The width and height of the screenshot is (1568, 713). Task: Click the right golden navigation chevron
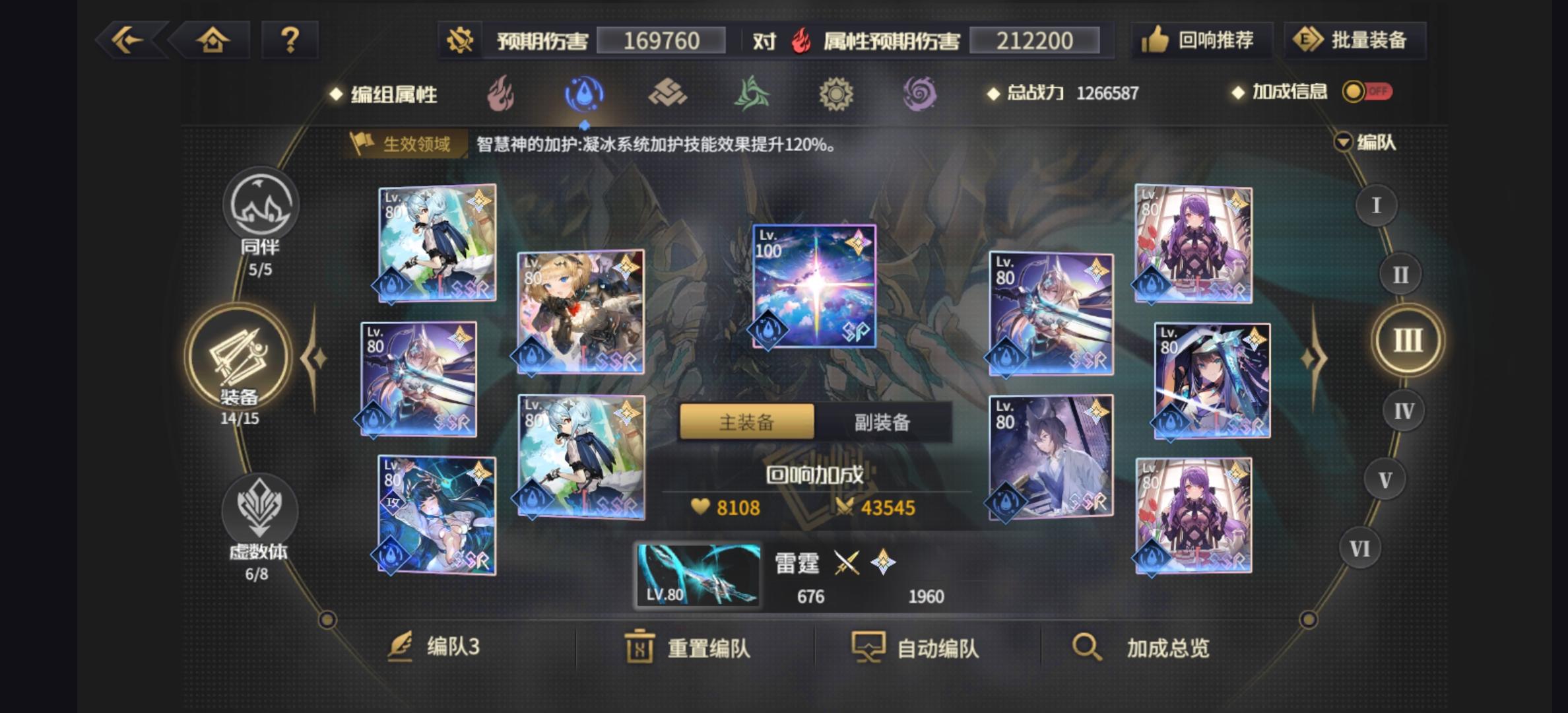tap(1313, 360)
